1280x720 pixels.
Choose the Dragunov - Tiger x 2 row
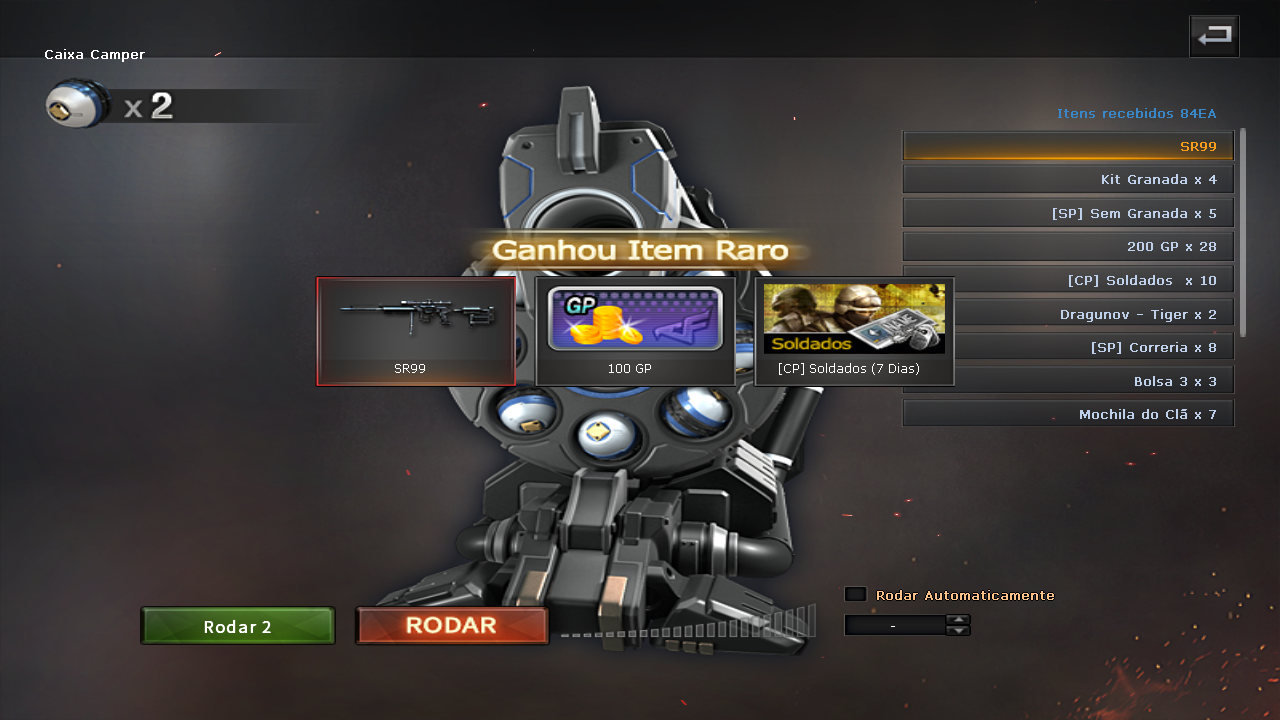point(1093,314)
